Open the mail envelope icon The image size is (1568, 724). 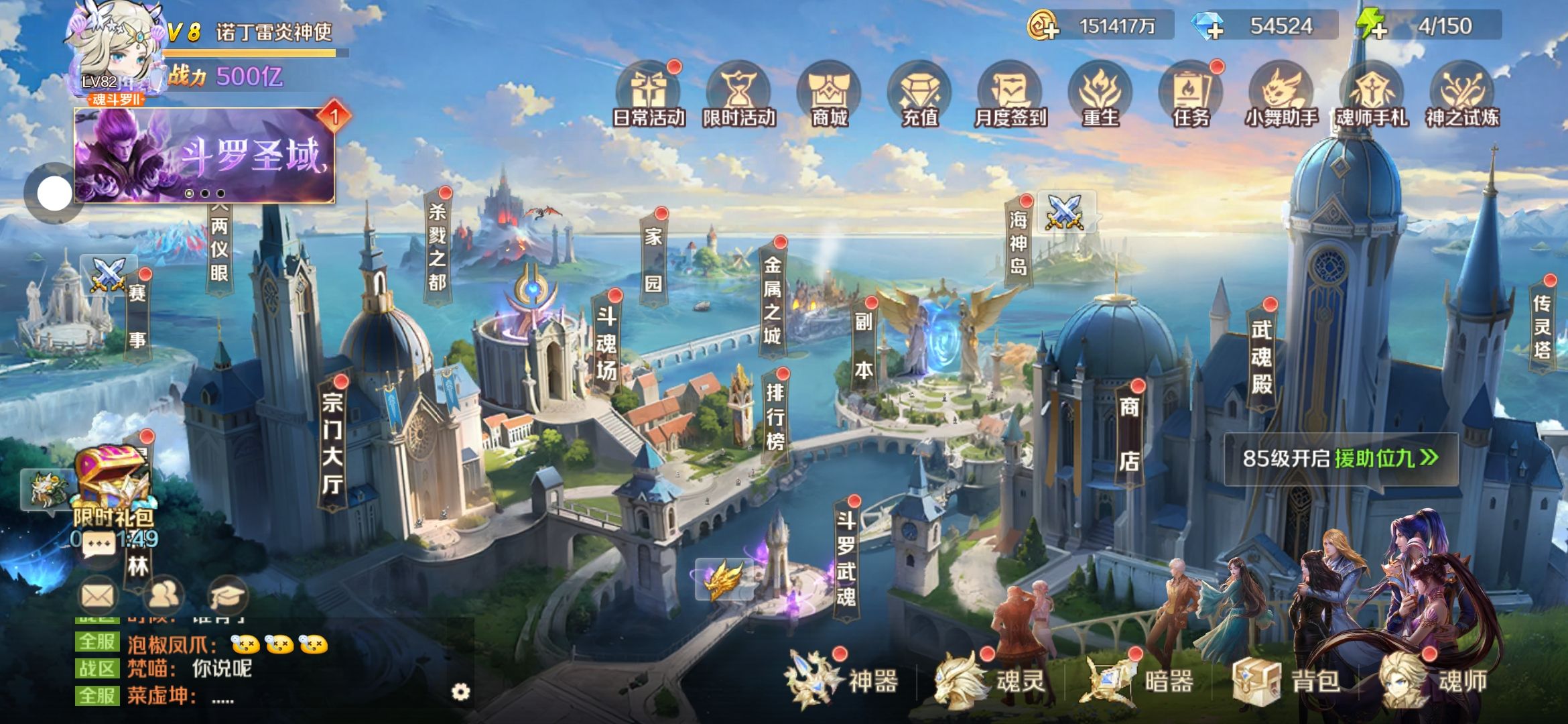98,595
